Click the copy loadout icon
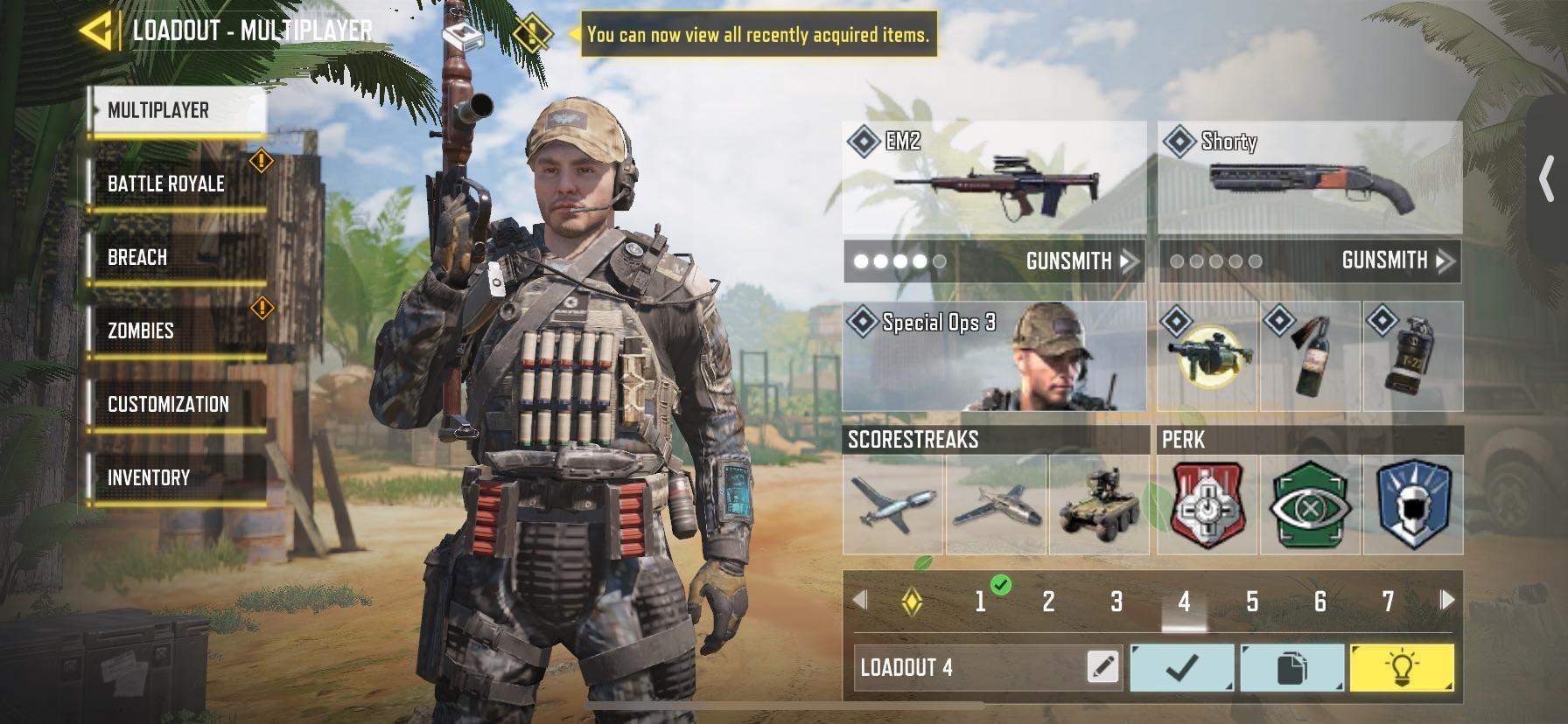The image size is (1568, 724). pos(1292,667)
